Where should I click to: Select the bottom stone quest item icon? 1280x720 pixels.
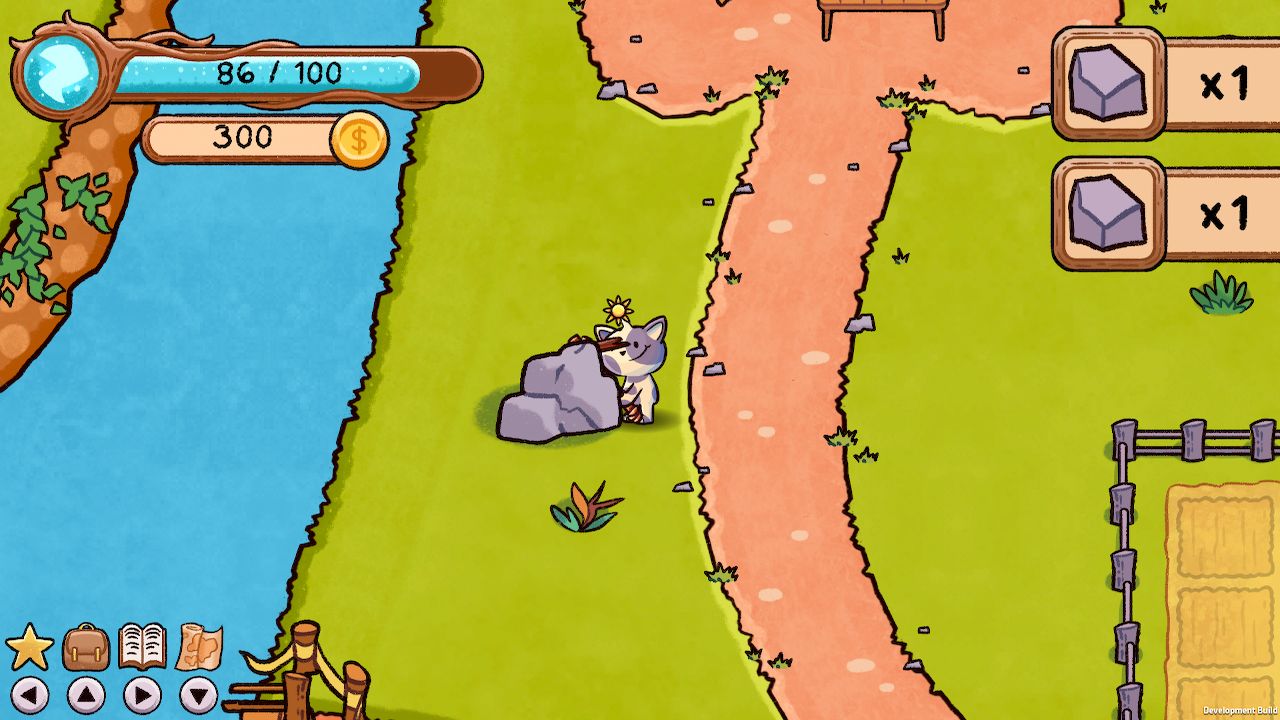[1108, 213]
